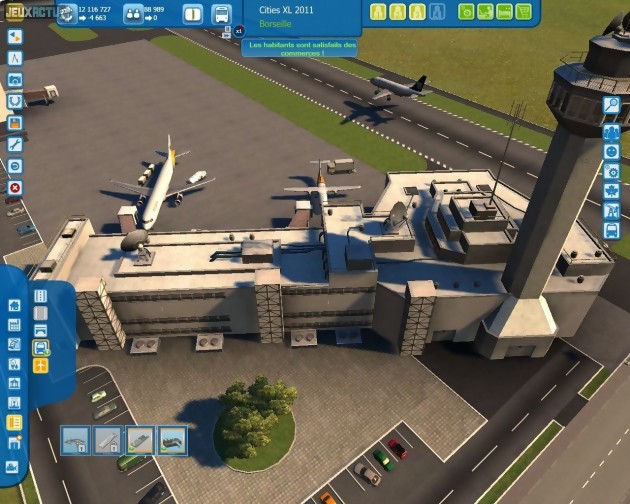Open the smiley face satisfaction overlay
Image resolution: width=630 pixels, height=504 pixels.
pyautogui.click(x=611, y=151)
